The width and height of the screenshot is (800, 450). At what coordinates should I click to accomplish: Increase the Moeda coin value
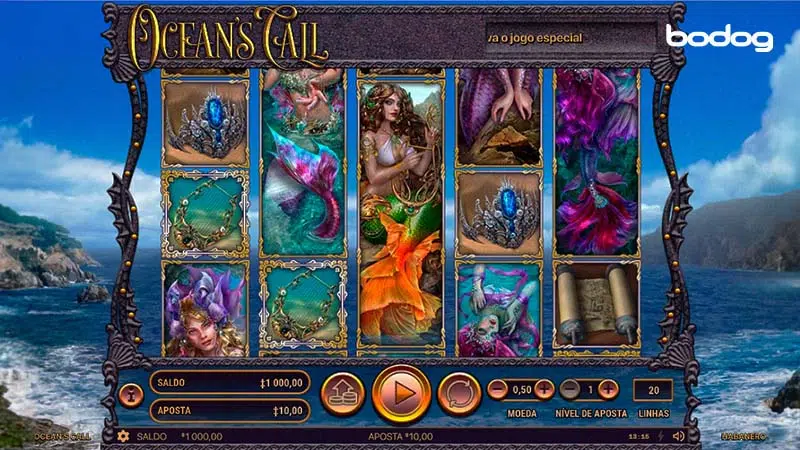point(544,390)
